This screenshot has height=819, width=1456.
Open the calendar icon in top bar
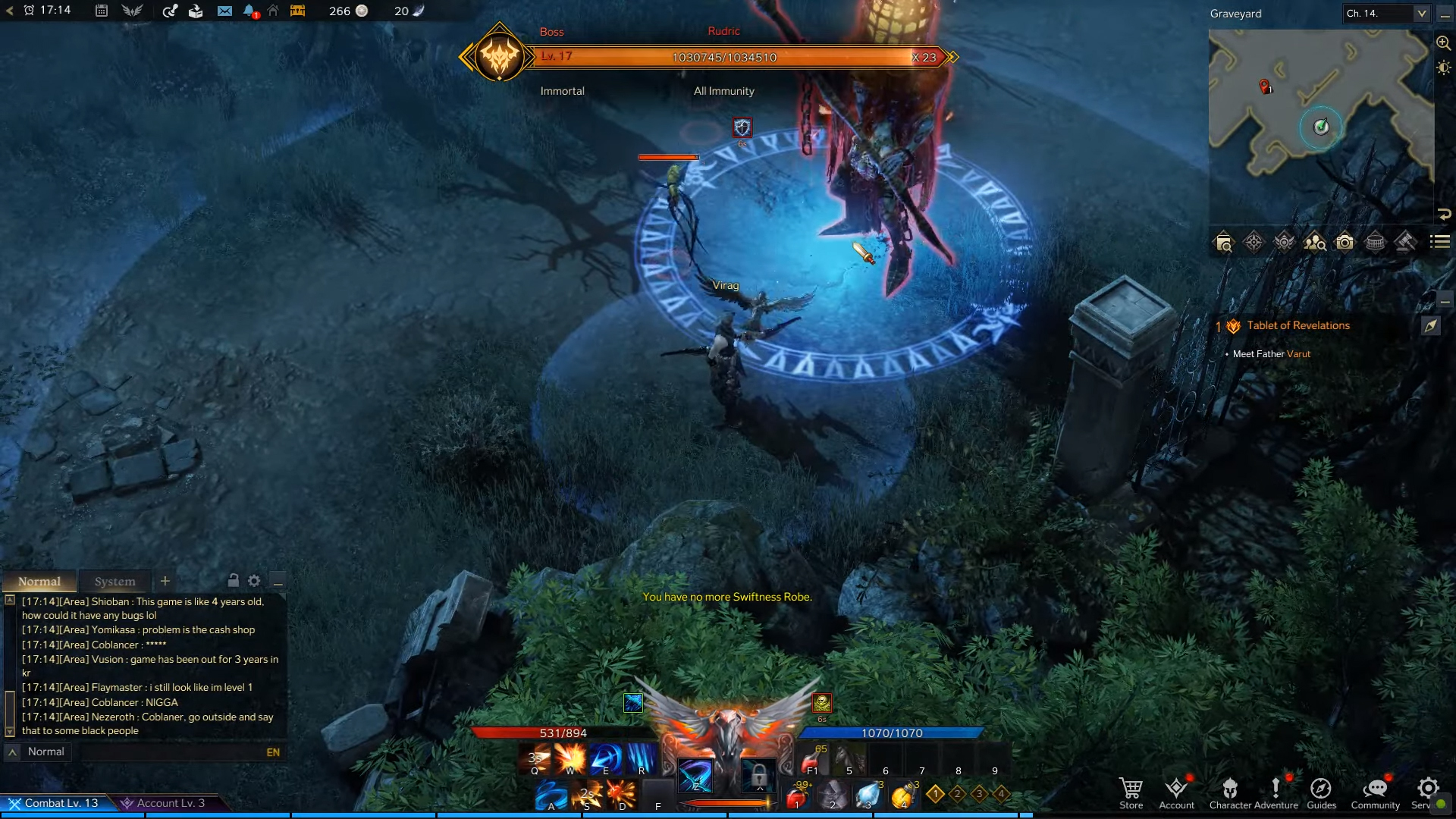coord(102,11)
